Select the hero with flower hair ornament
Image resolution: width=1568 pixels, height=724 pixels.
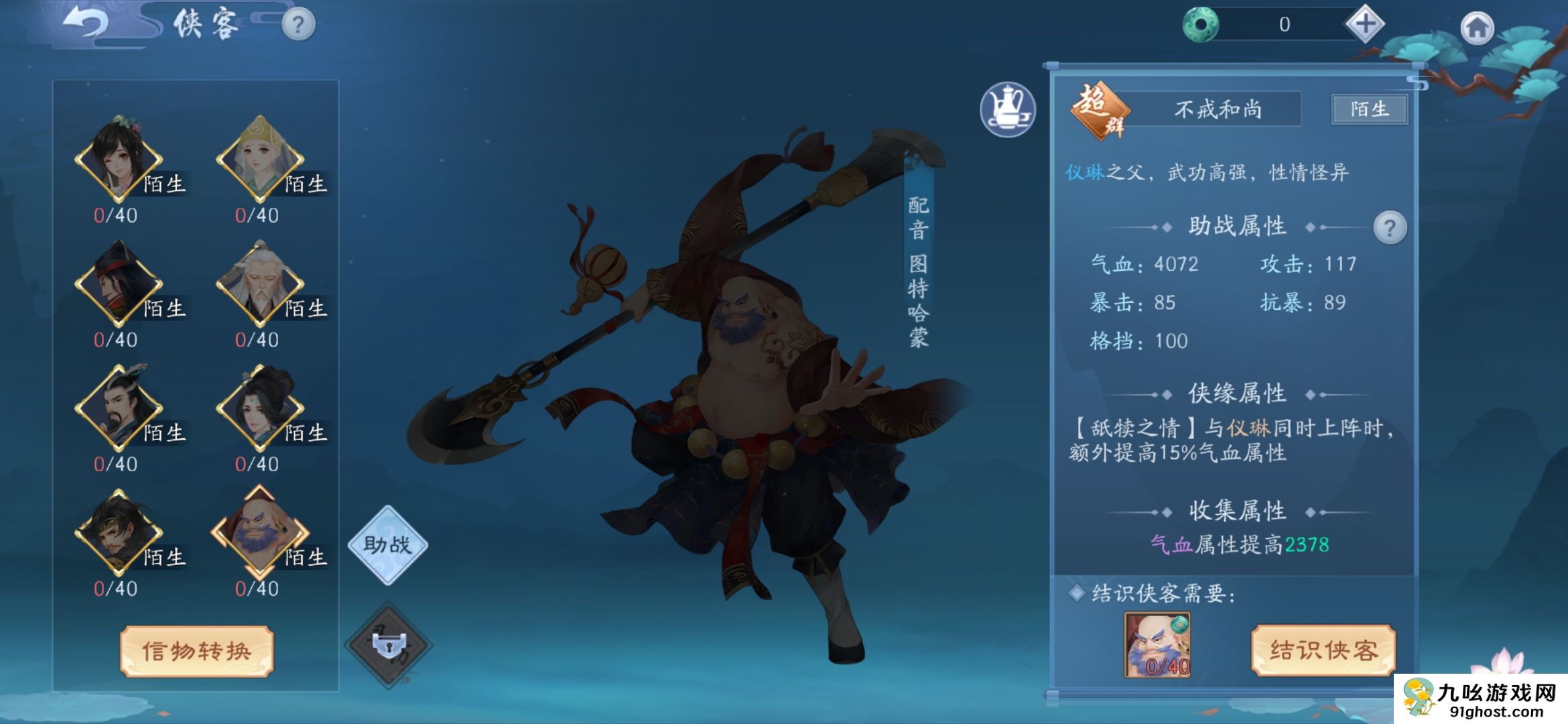119,159
